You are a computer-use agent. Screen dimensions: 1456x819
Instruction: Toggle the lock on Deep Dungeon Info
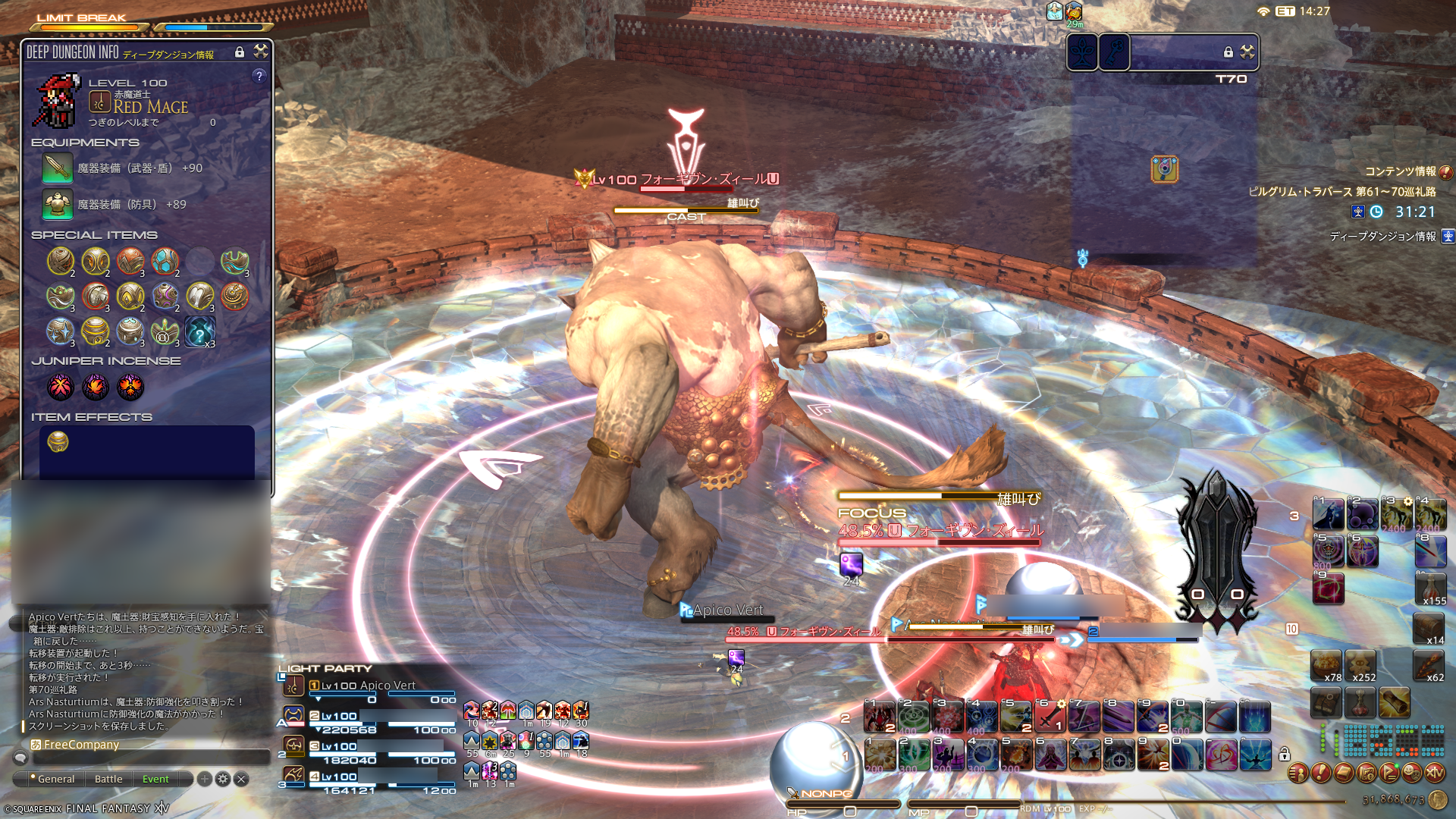pos(240,52)
